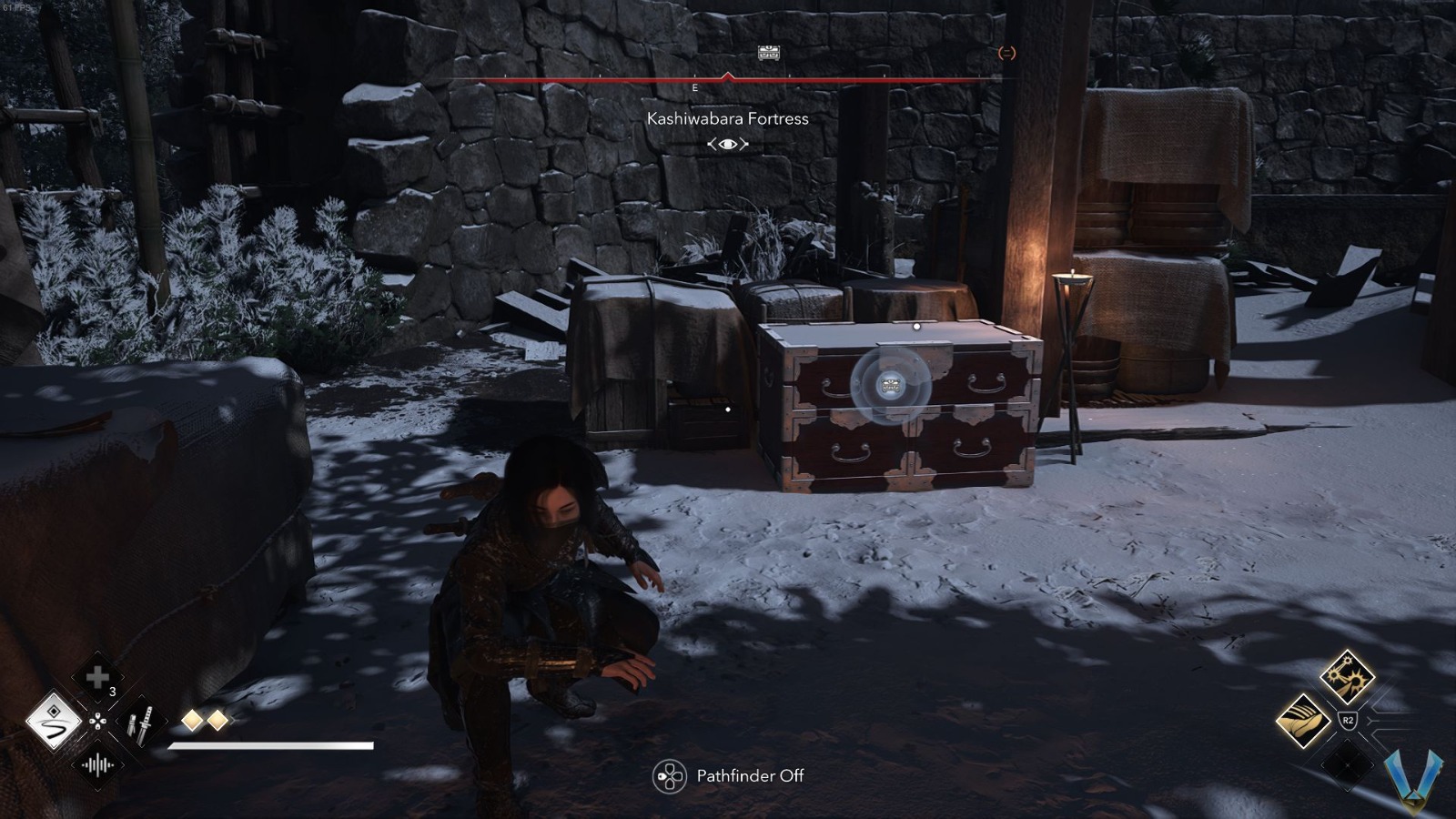Select the sound wave distraction icon
Screen dimensions: 1456x819
98,764
